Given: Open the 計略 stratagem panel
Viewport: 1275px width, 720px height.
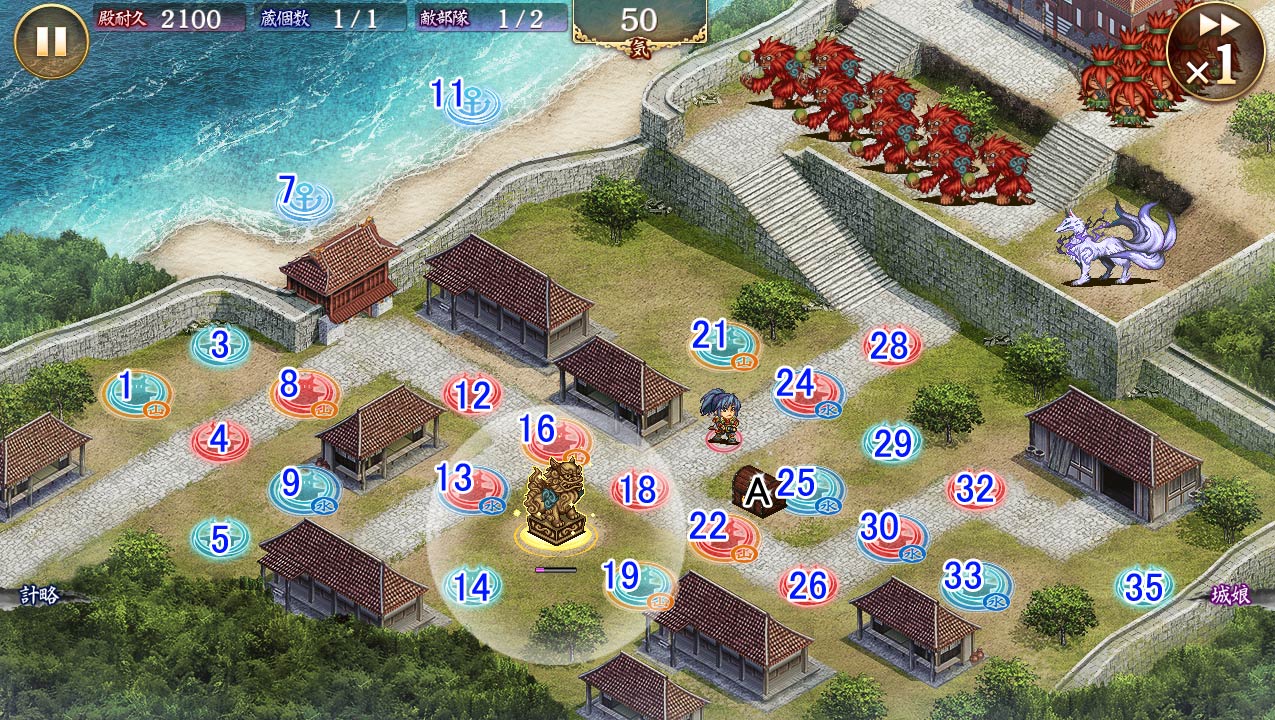Looking at the screenshot, I should 40,596.
